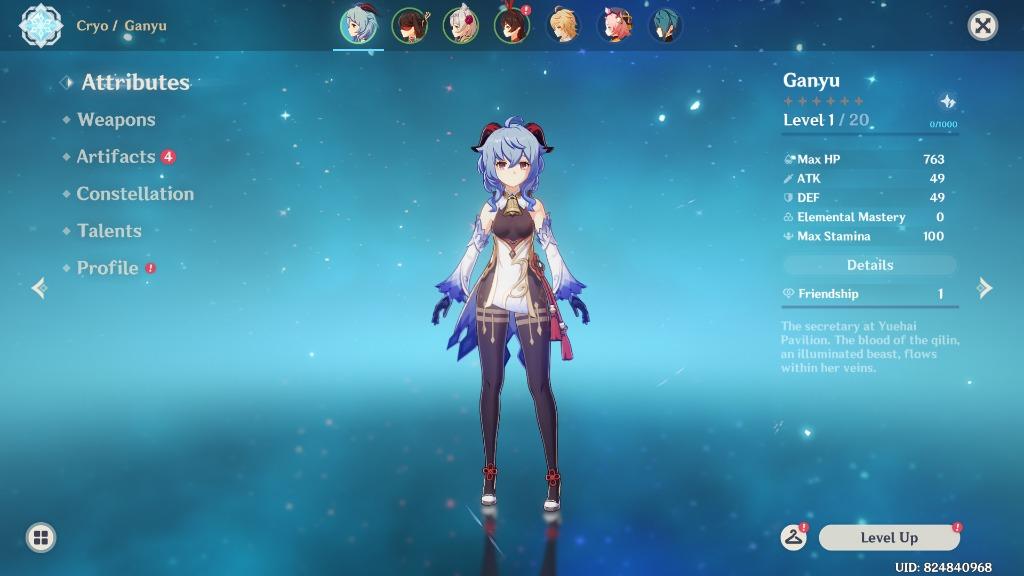The height and width of the screenshot is (576, 1024).
Task: Choose the blonde Aether portrait
Action: (x=563, y=26)
